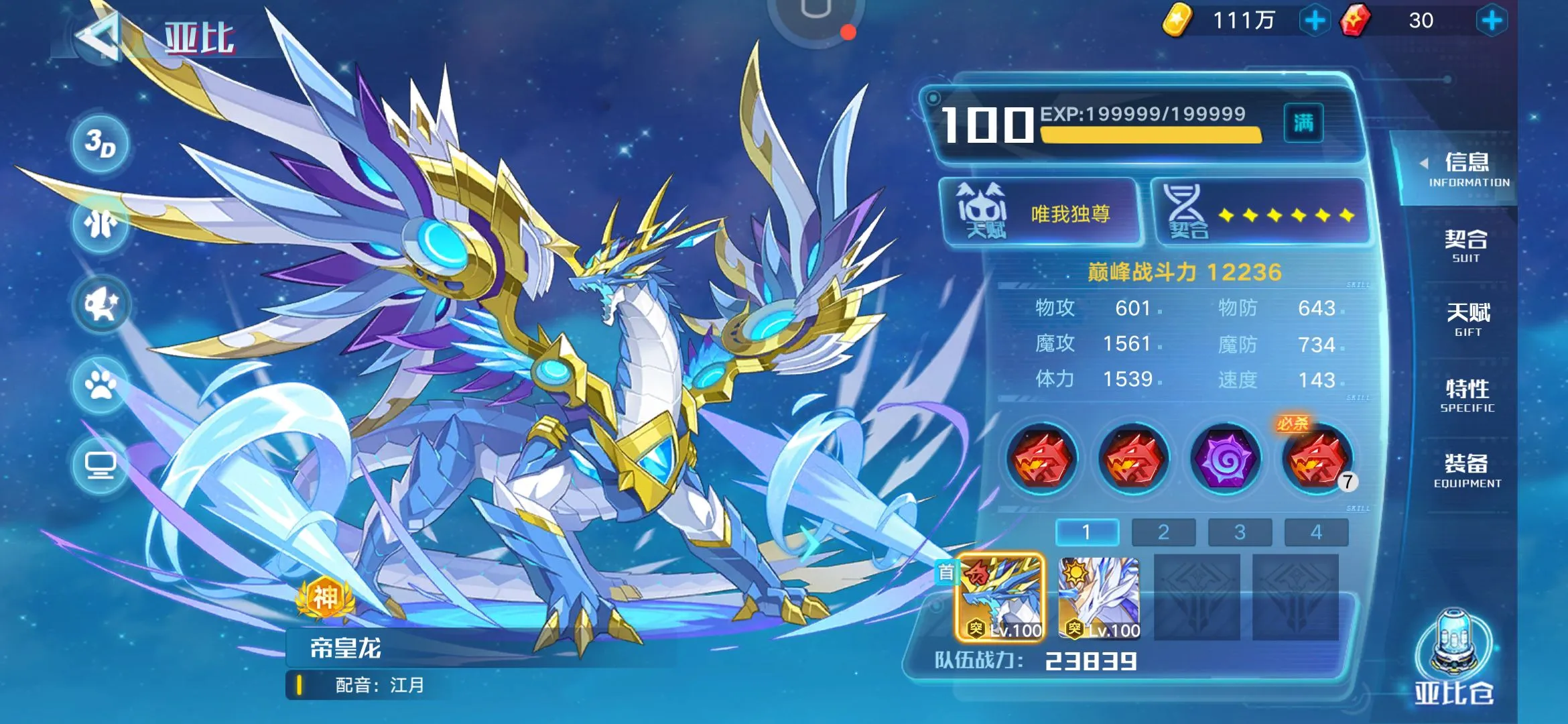Open the 亚比仓 storage

pos(1454,658)
